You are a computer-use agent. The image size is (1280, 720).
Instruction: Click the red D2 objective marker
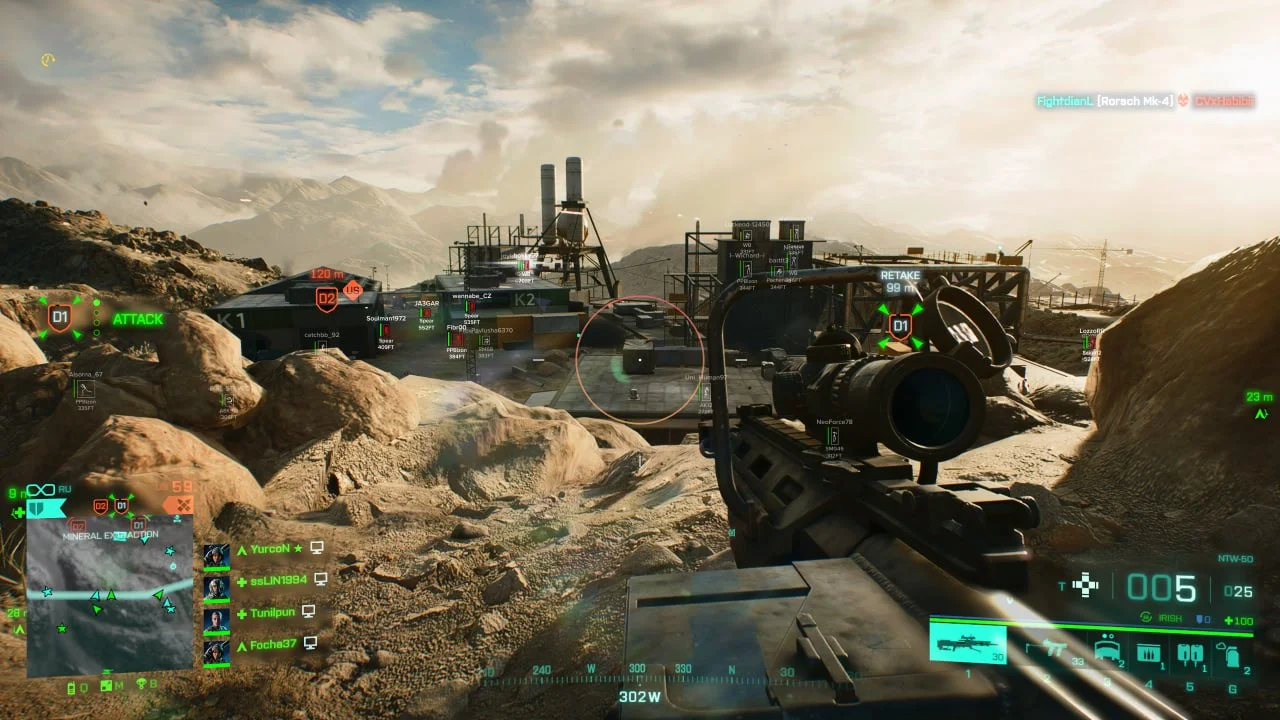click(326, 297)
